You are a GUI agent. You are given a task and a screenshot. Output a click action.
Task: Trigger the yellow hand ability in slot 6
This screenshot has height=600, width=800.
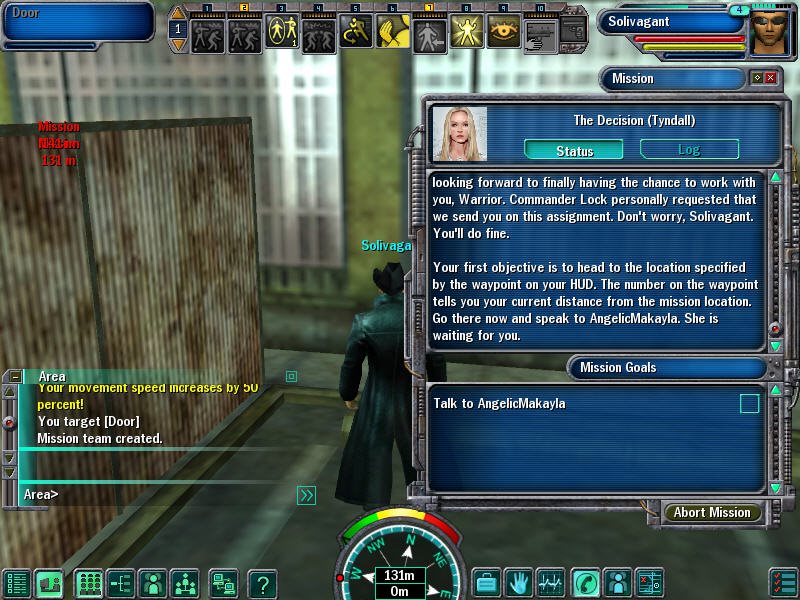[x=393, y=32]
